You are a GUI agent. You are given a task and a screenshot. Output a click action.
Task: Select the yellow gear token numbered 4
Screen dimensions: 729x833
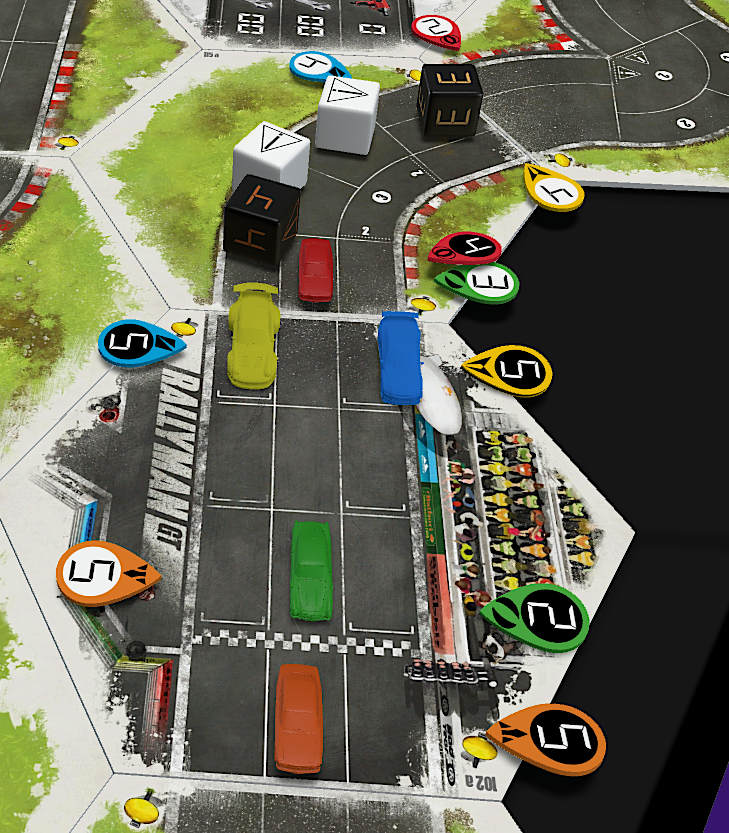pyautogui.click(x=554, y=186)
